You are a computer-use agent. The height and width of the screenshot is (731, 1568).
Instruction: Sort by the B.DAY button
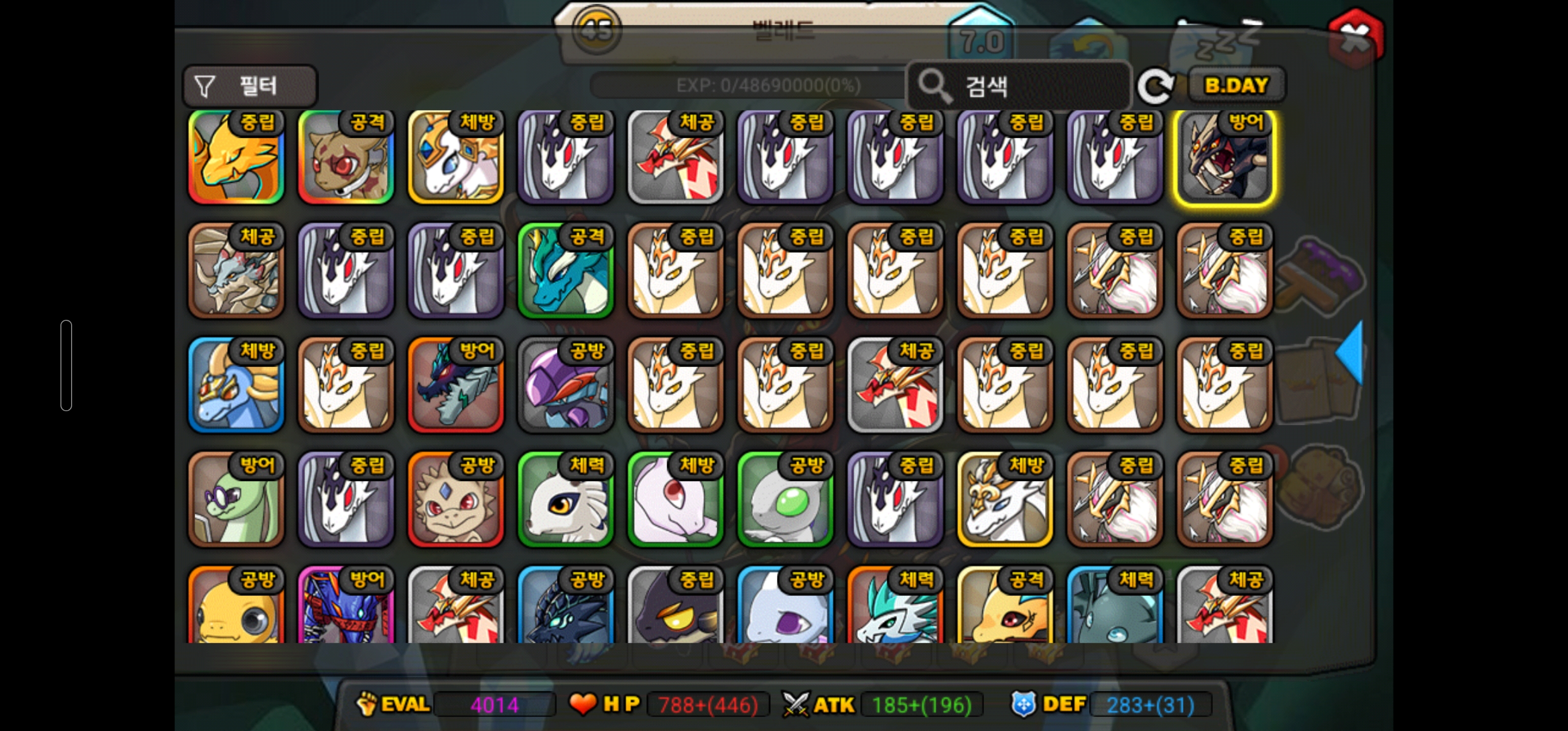click(x=1236, y=85)
